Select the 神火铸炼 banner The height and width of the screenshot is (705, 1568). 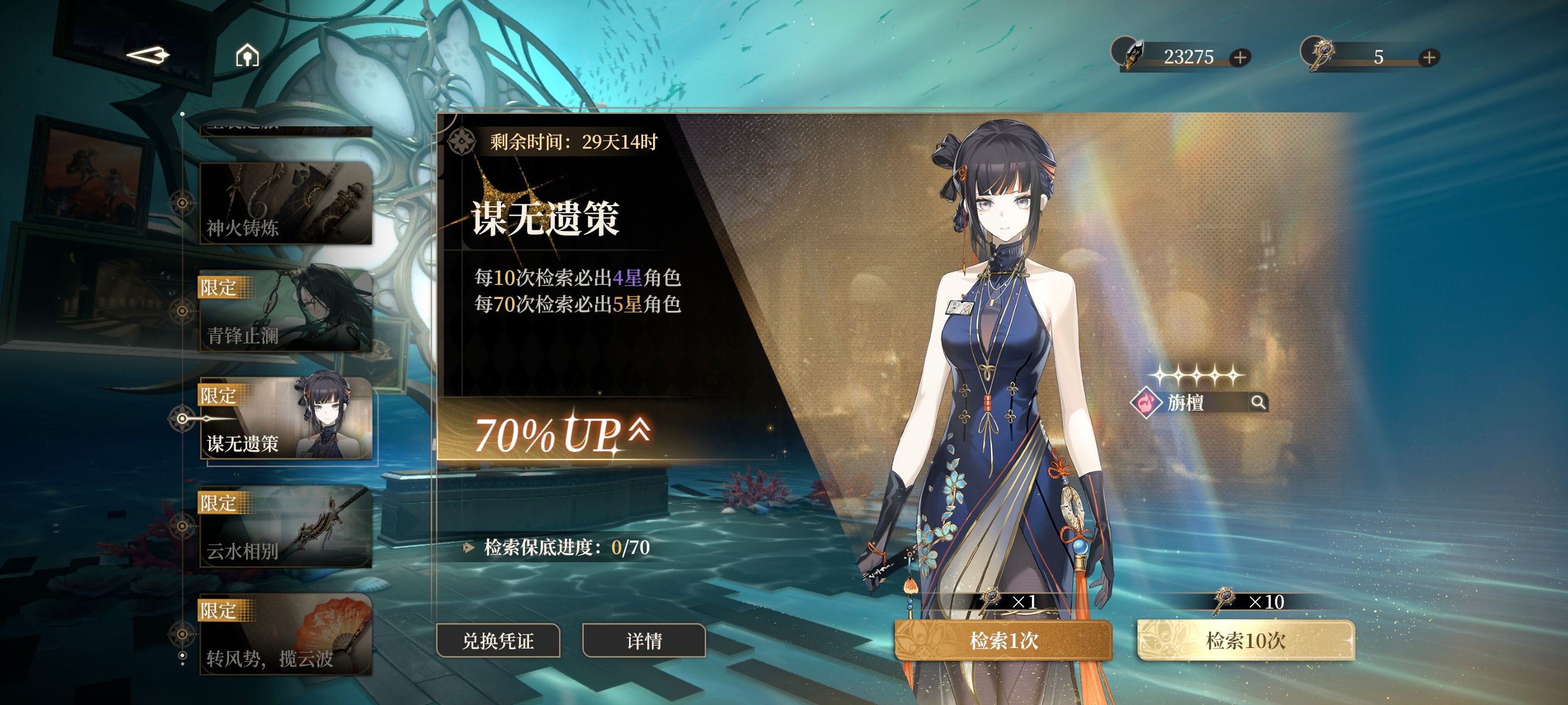point(285,203)
